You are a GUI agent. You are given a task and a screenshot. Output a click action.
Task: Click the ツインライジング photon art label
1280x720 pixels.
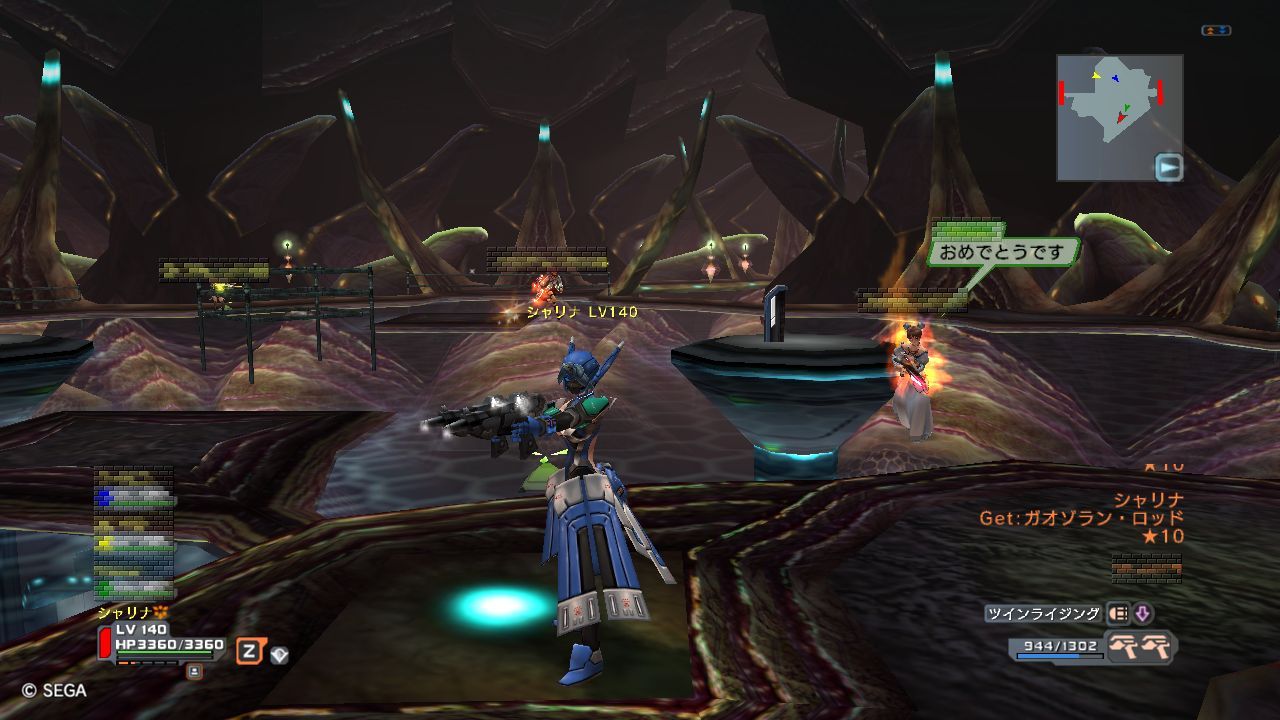pyautogui.click(x=1042, y=614)
